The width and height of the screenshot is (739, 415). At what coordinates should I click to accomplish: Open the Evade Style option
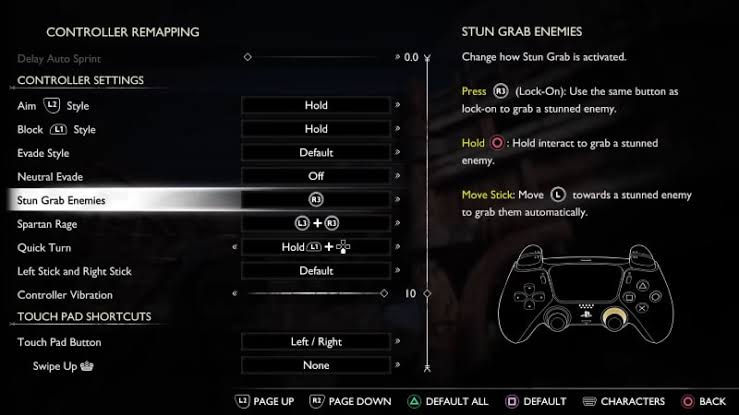coord(316,153)
